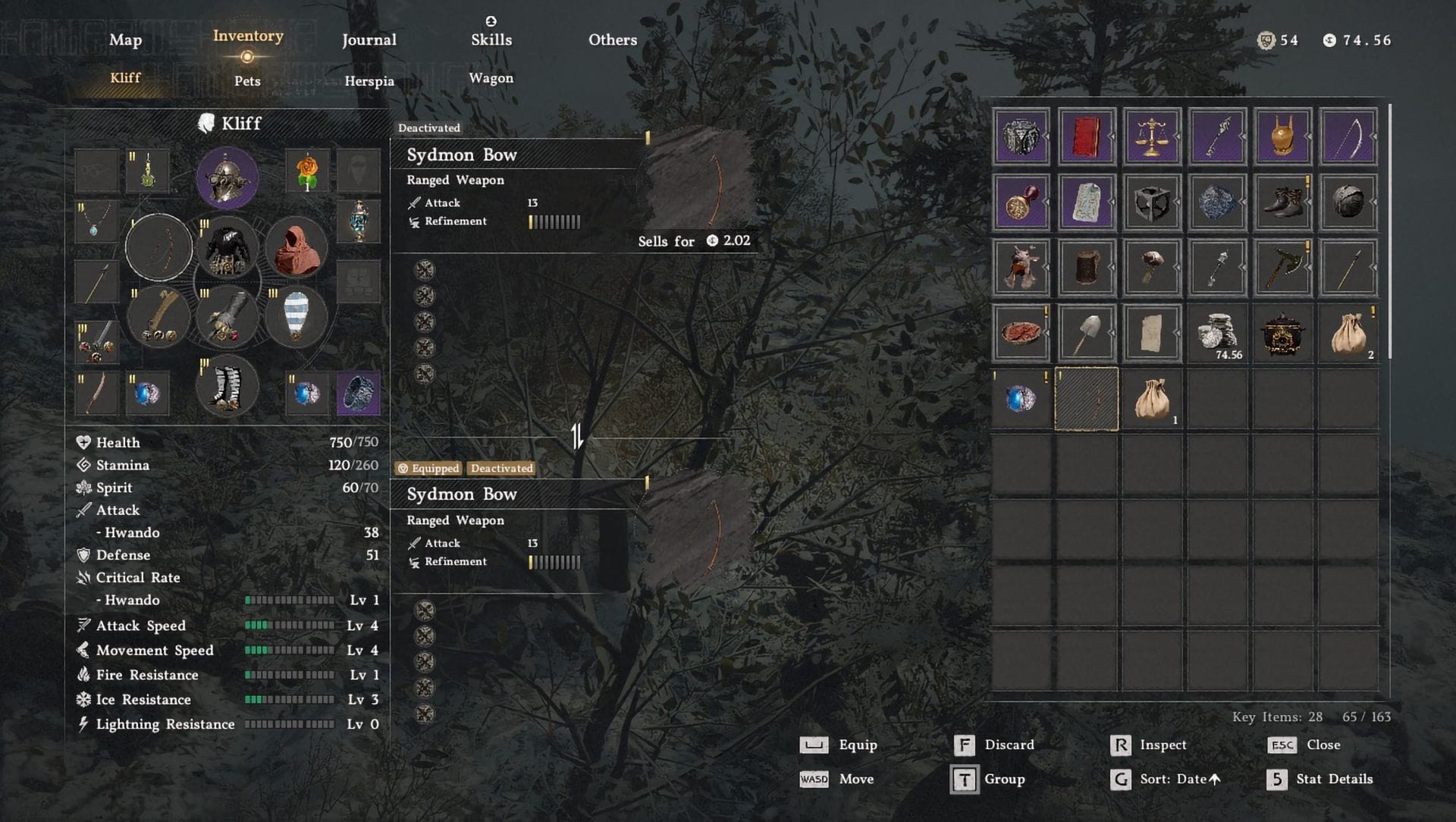Click the equipped bow weapon slot
This screenshot has width=1456, height=822.
[158, 248]
